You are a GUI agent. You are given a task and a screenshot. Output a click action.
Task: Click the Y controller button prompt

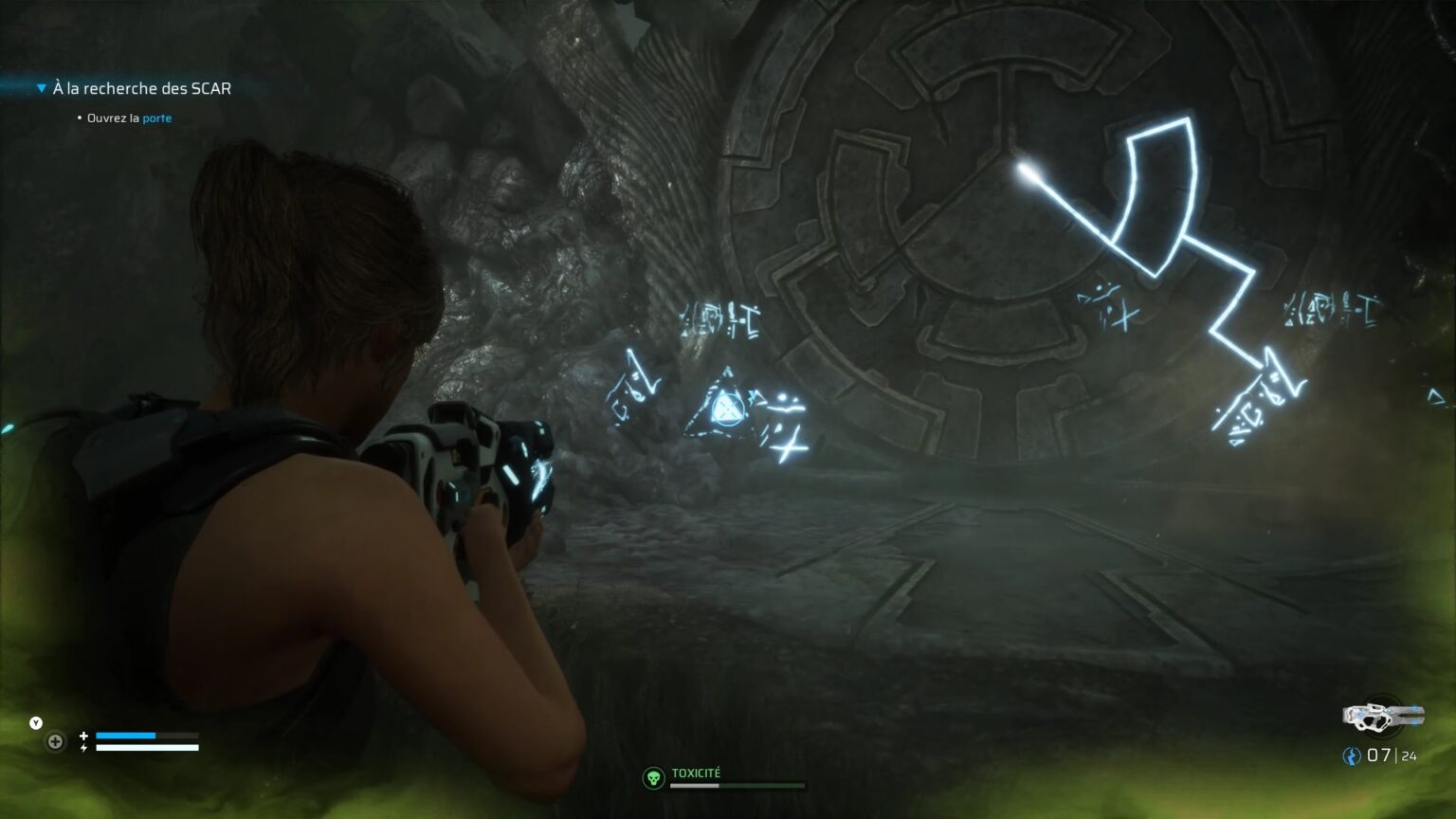(34, 721)
